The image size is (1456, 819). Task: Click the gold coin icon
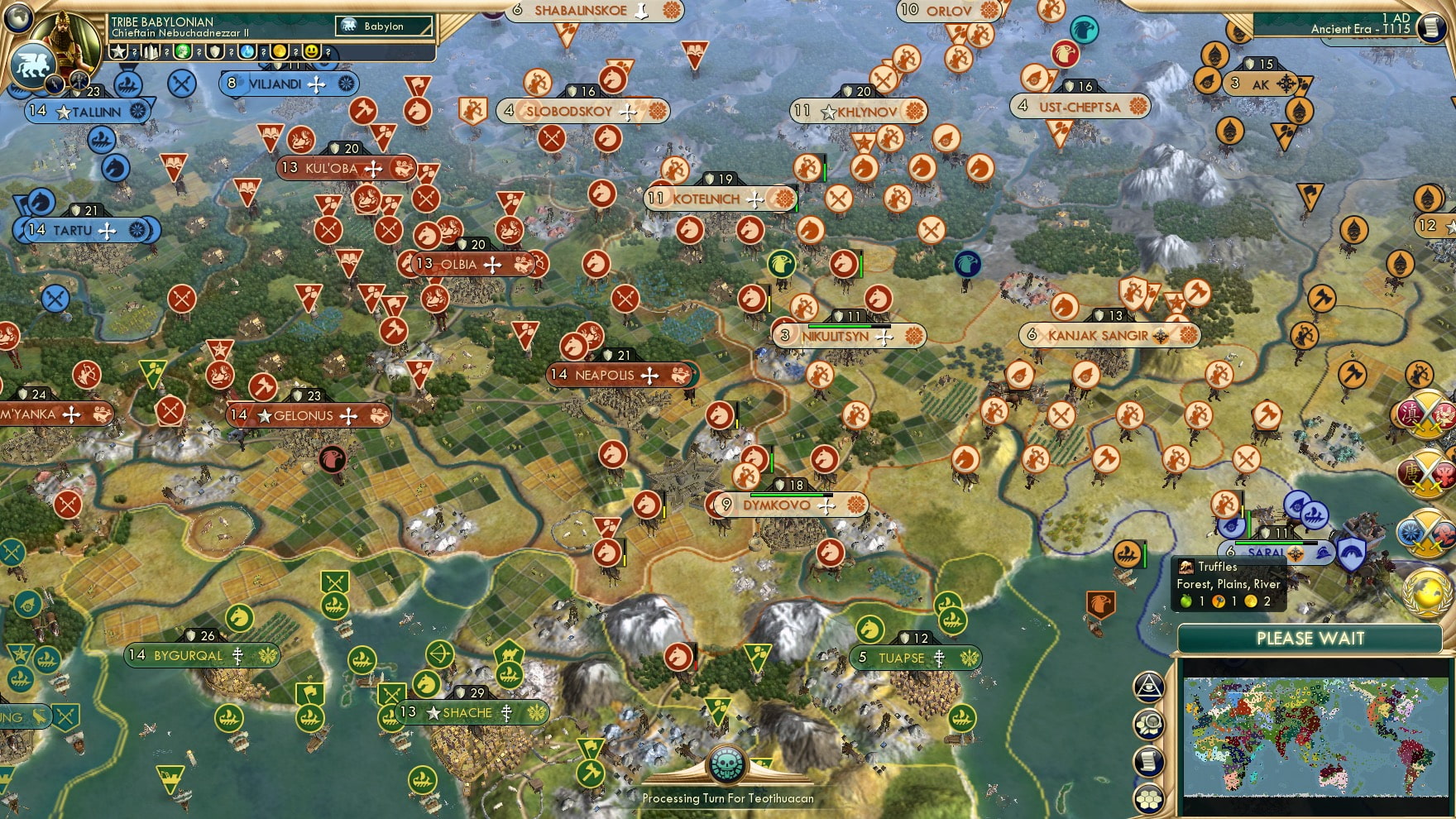tap(280, 52)
